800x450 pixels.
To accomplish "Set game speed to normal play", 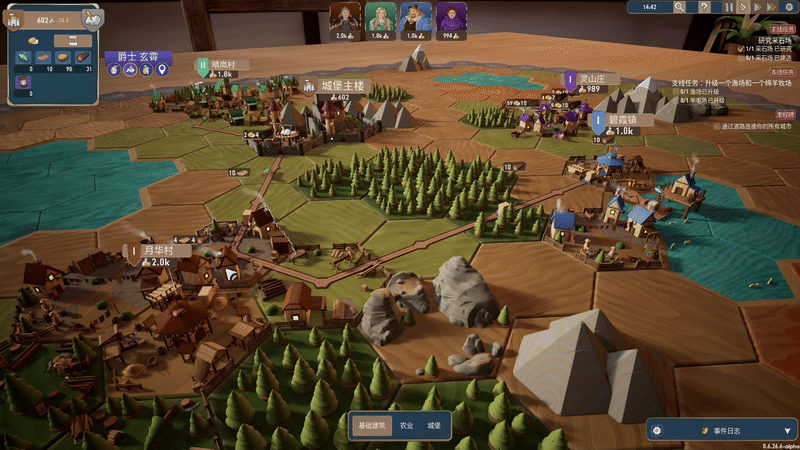I will (x=743, y=7).
